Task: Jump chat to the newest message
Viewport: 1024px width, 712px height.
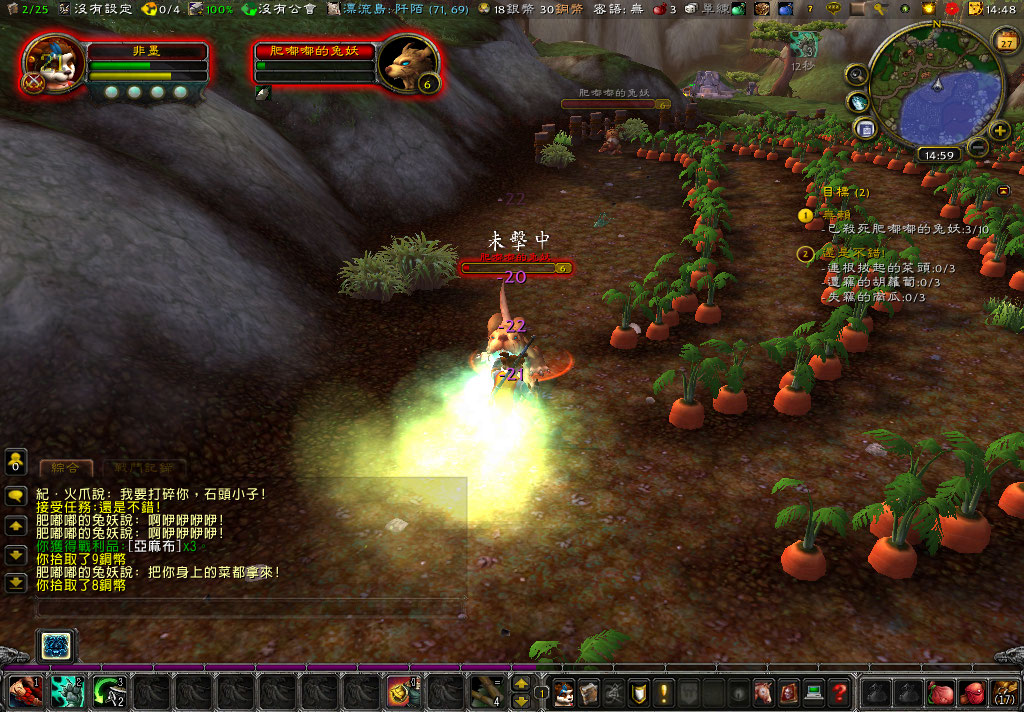Action: tap(16, 582)
